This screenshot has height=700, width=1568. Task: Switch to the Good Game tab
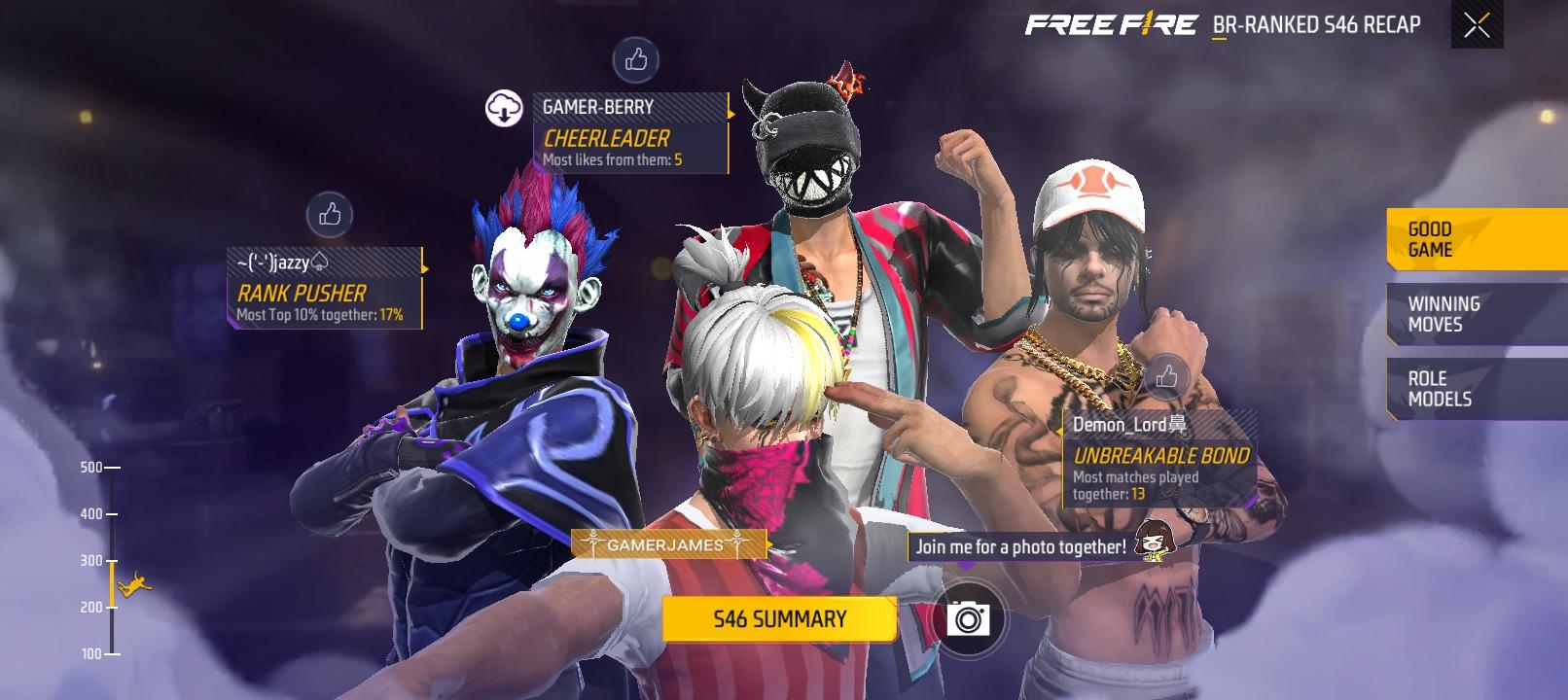click(1476, 239)
